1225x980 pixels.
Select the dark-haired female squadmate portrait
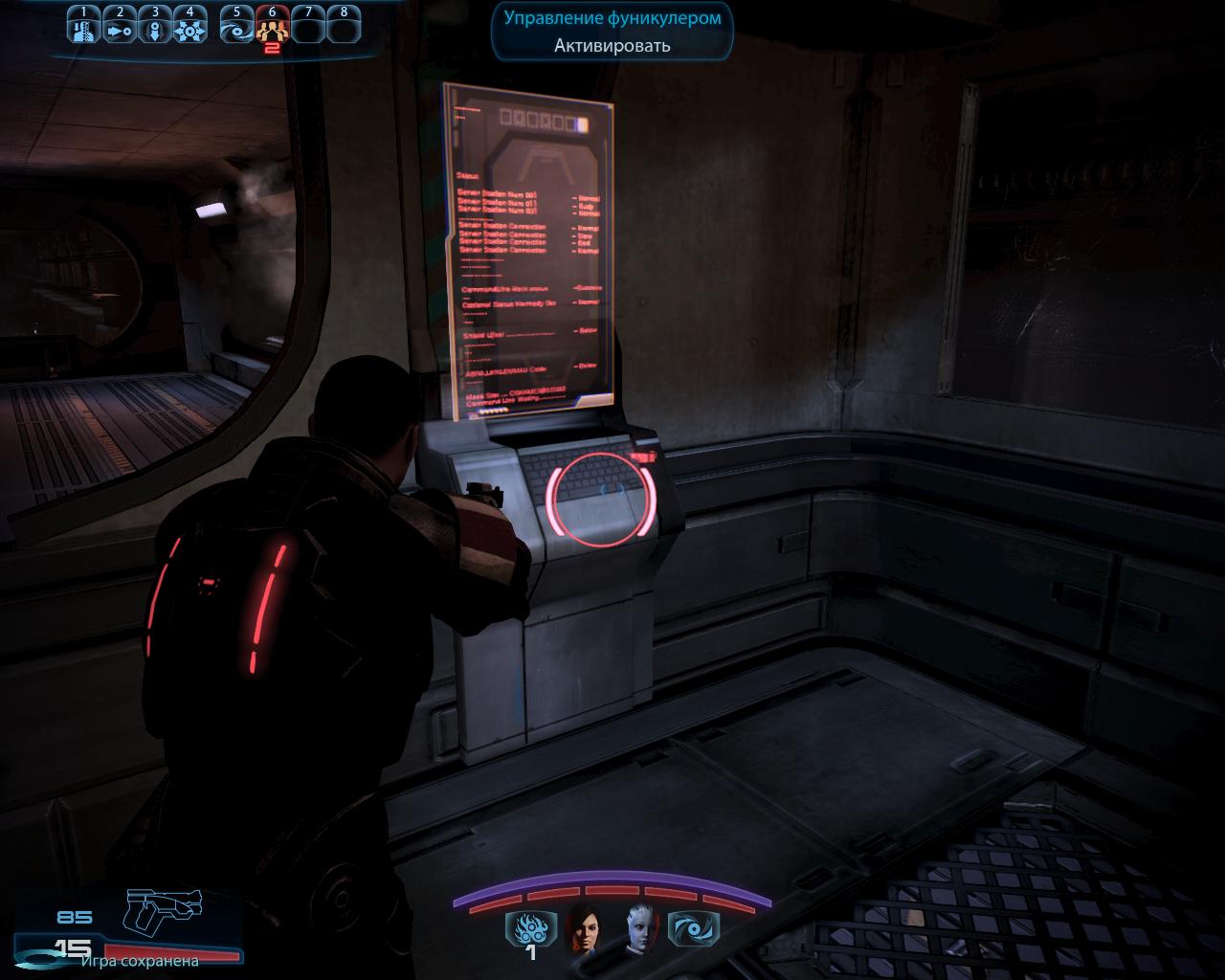click(583, 927)
